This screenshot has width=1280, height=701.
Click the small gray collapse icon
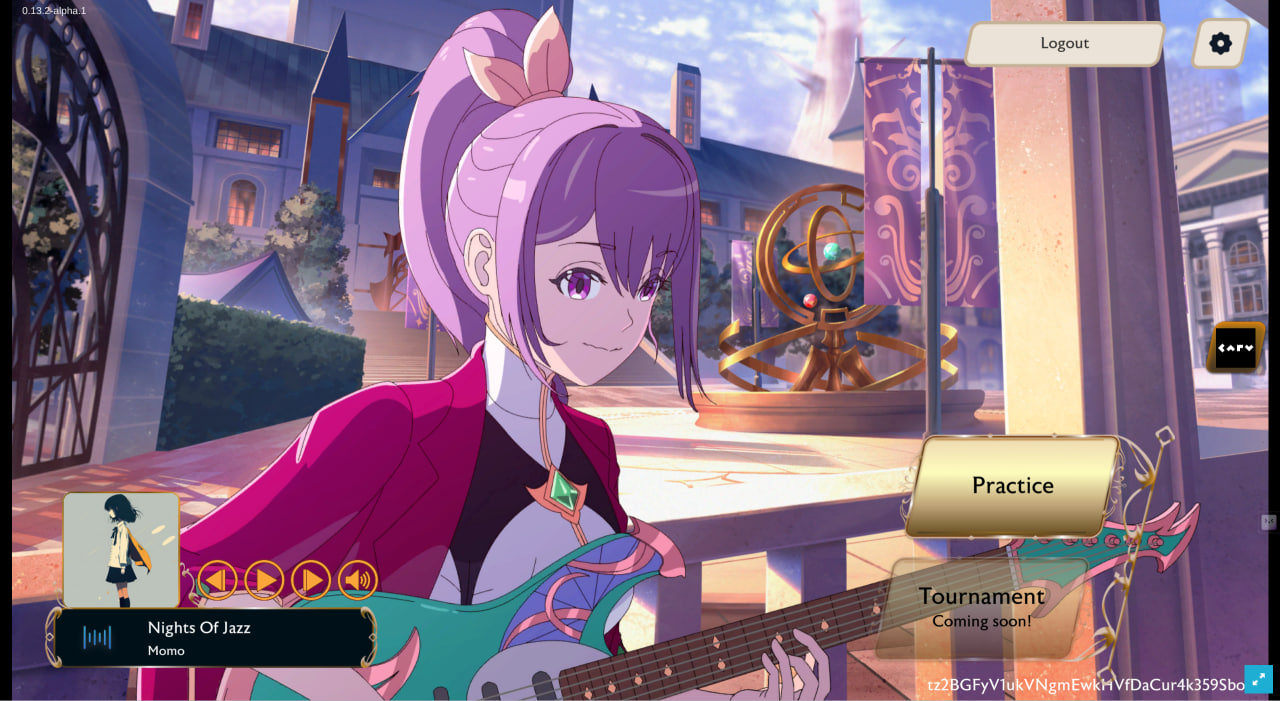[1269, 522]
